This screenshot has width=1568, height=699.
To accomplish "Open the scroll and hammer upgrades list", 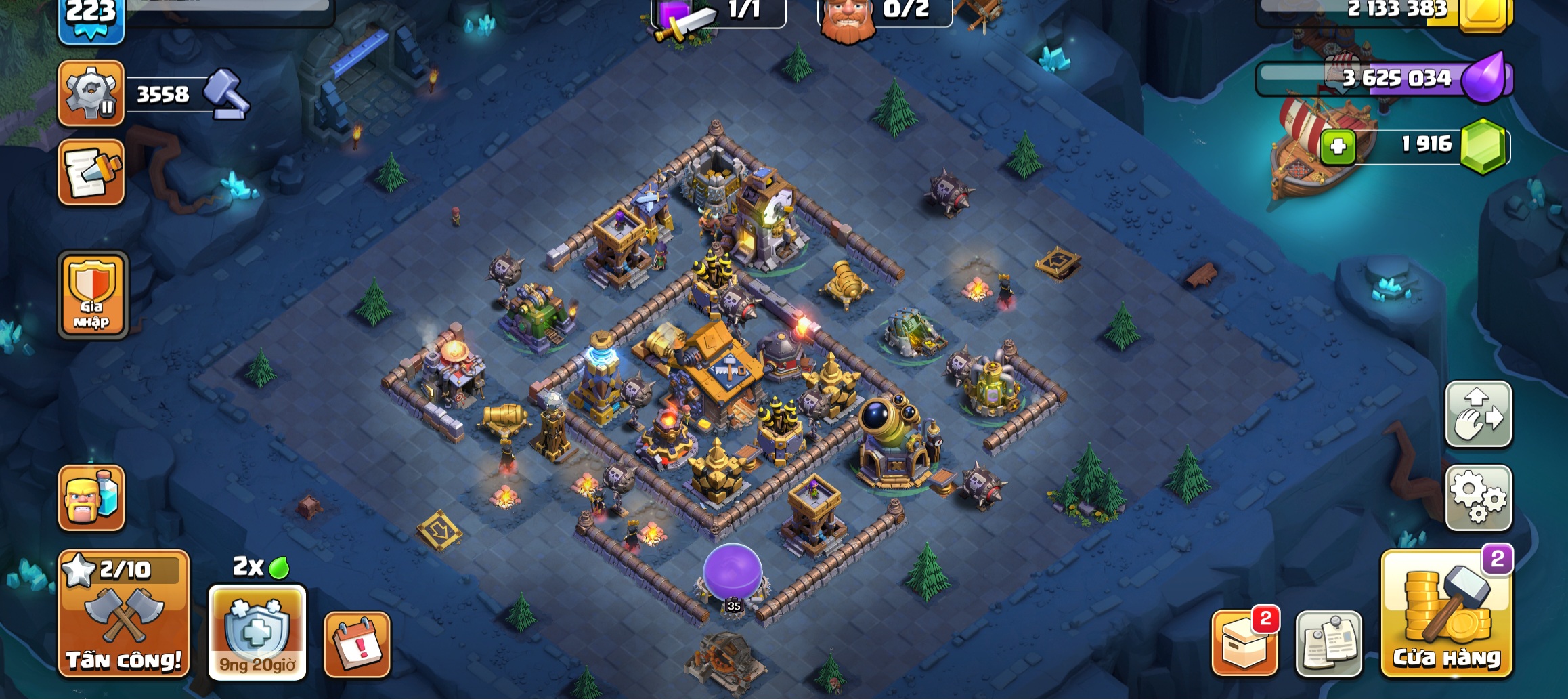I will click(x=91, y=172).
